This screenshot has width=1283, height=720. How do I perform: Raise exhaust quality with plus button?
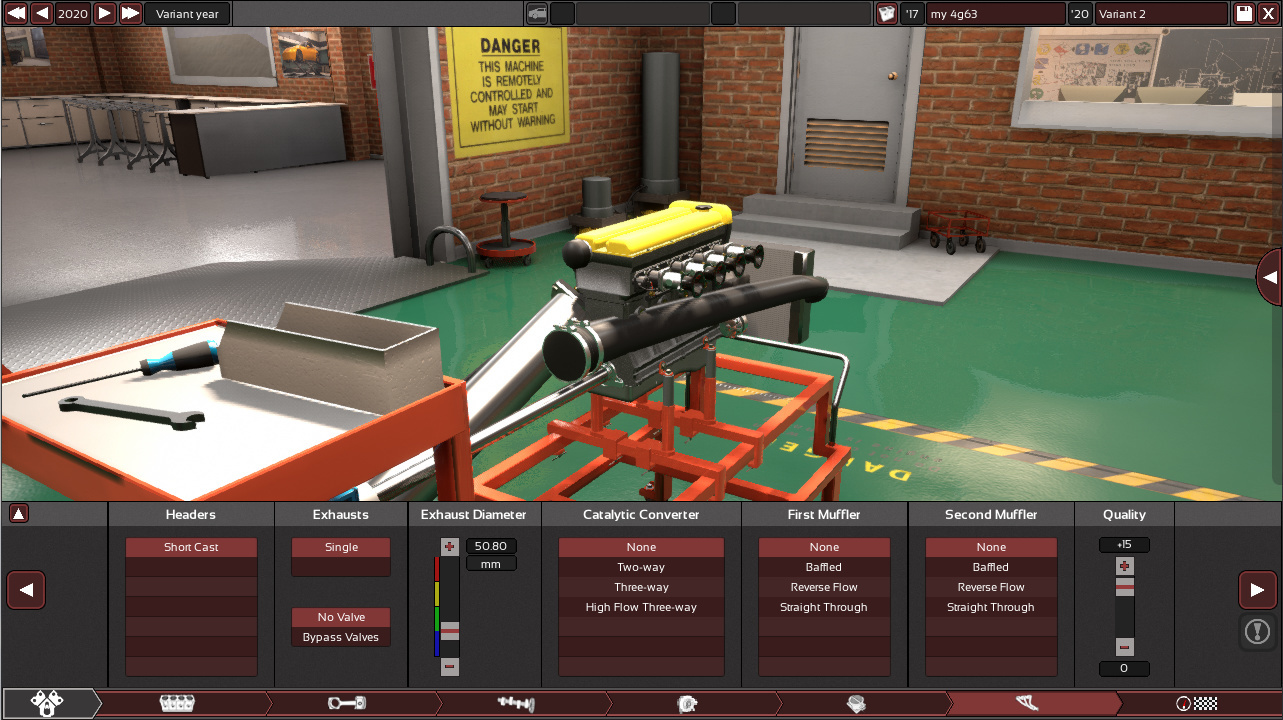[x=1125, y=566]
